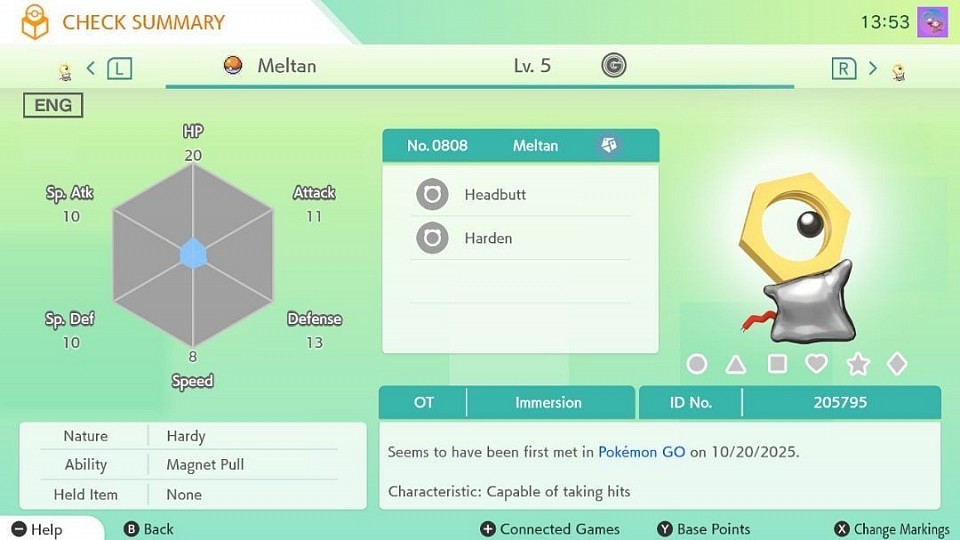Click the ENG language tag
960x540 pixels.
point(53,105)
